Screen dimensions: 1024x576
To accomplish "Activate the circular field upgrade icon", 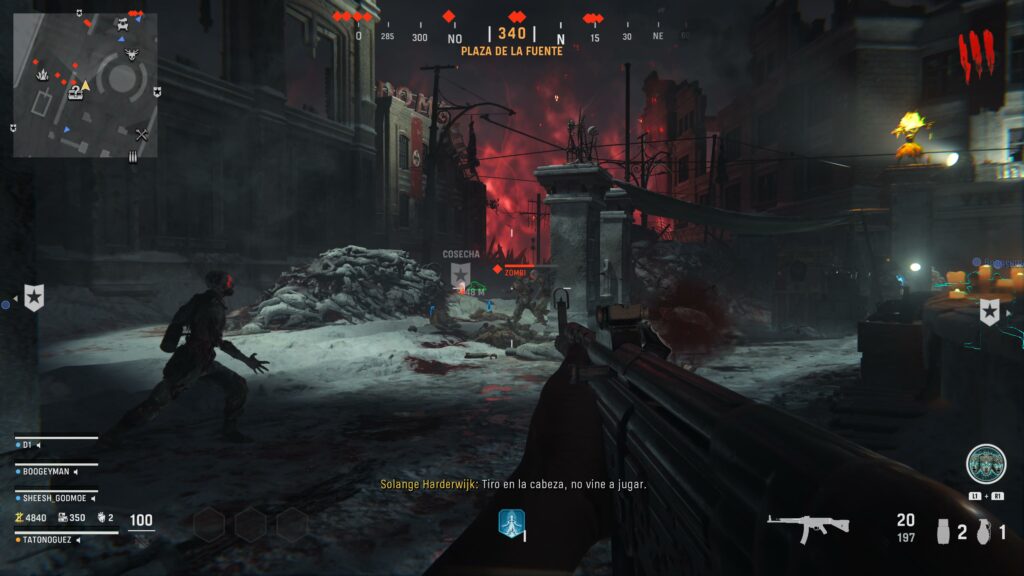I will pos(985,464).
